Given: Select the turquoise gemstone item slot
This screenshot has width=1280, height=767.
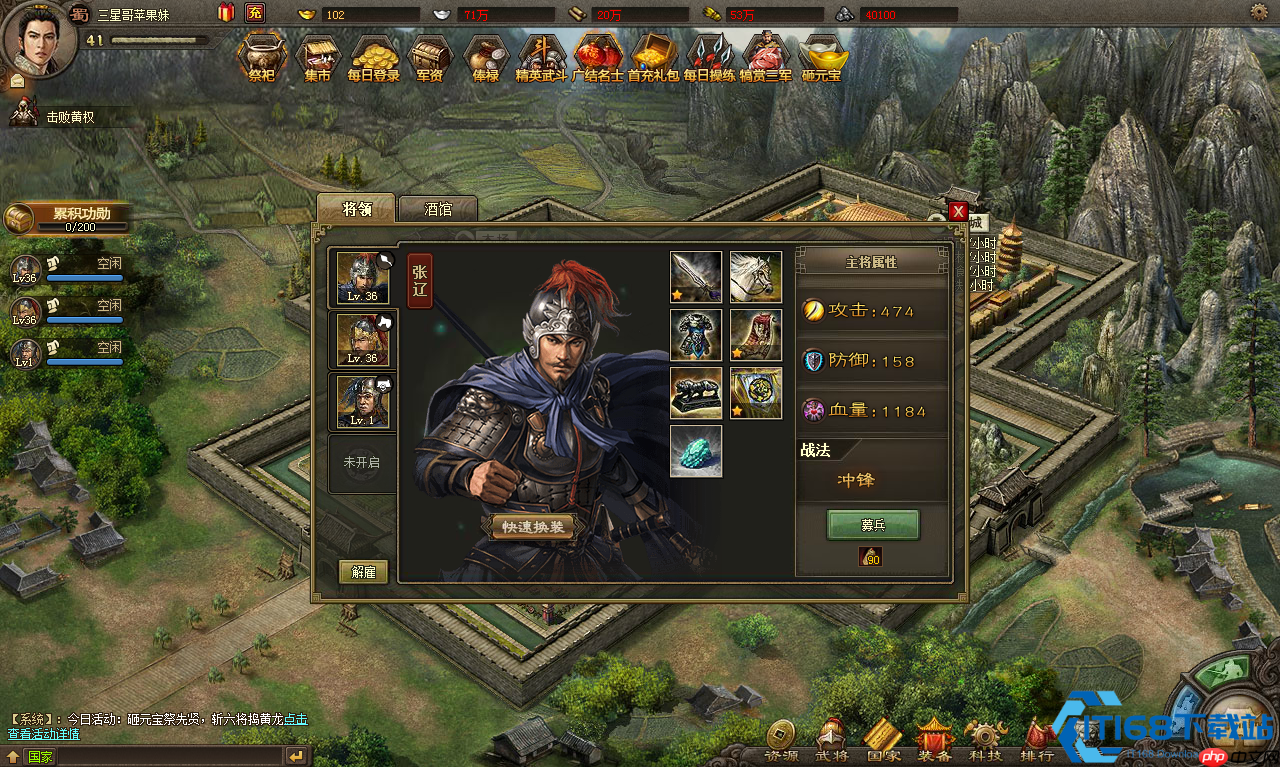Looking at the screenshot, I should [x=696, y=451].
